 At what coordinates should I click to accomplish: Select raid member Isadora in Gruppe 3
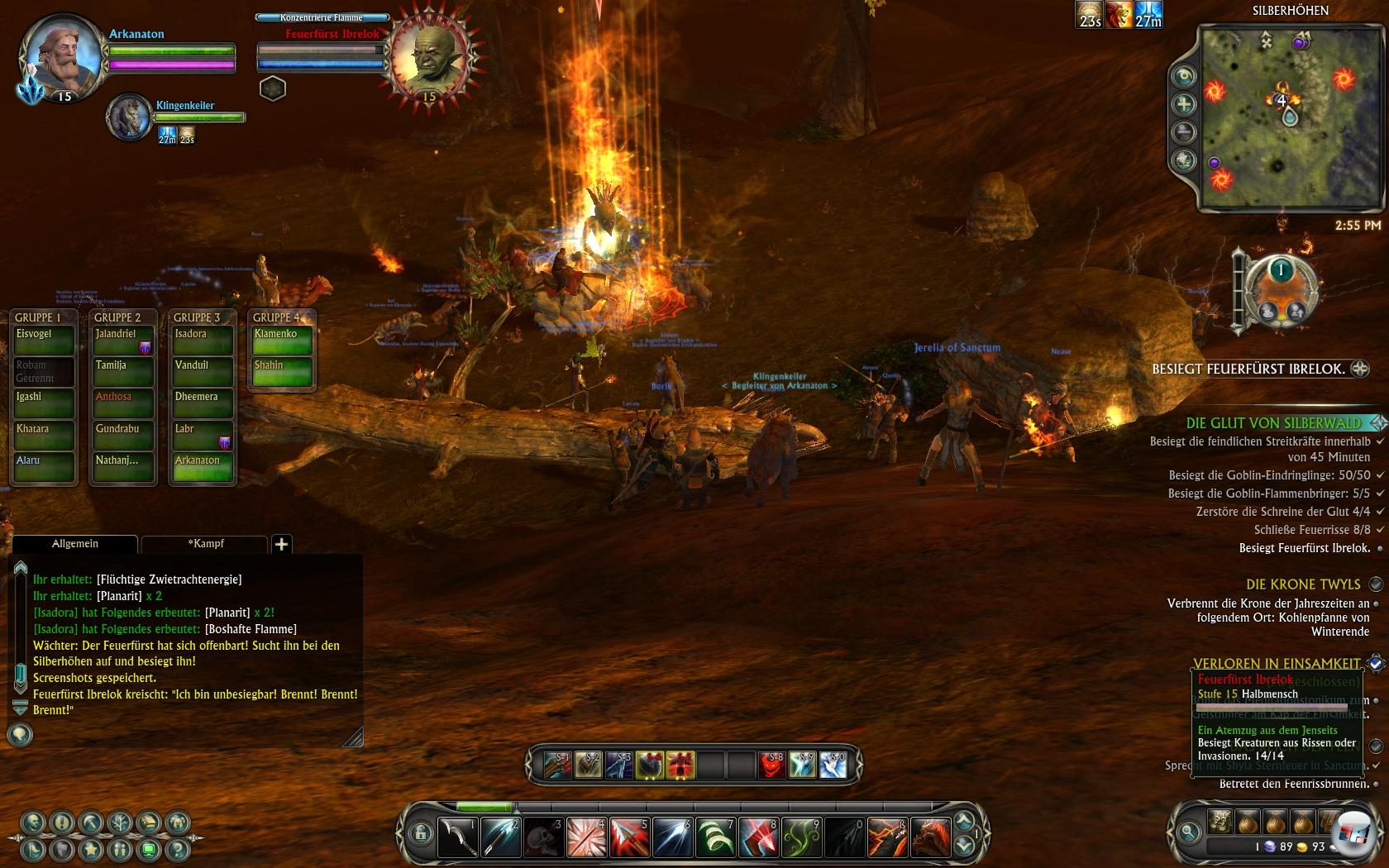click(202, 340)
